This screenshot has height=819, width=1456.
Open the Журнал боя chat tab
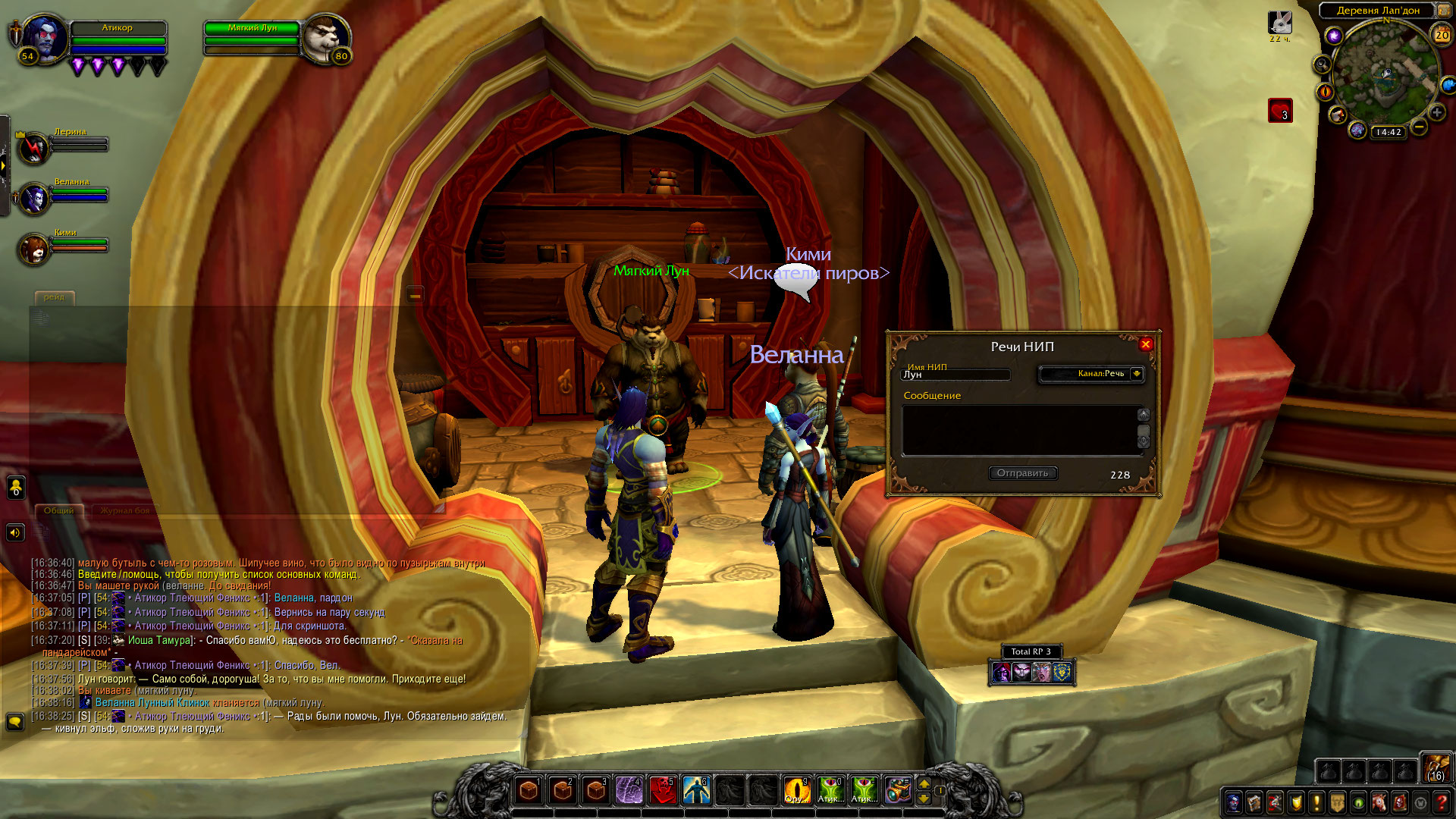[125, 510]
